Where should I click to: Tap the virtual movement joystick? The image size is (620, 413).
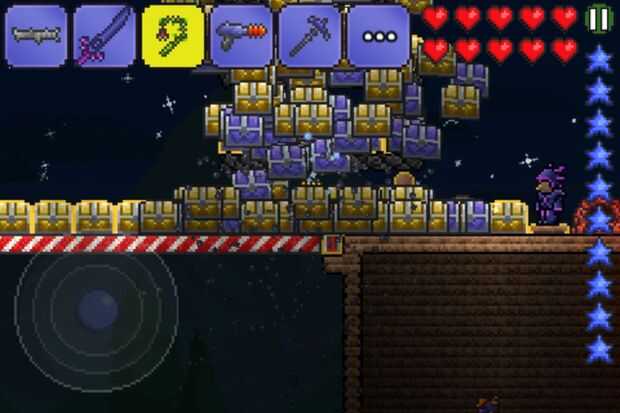pyautogui.click(x=97, y=308)
